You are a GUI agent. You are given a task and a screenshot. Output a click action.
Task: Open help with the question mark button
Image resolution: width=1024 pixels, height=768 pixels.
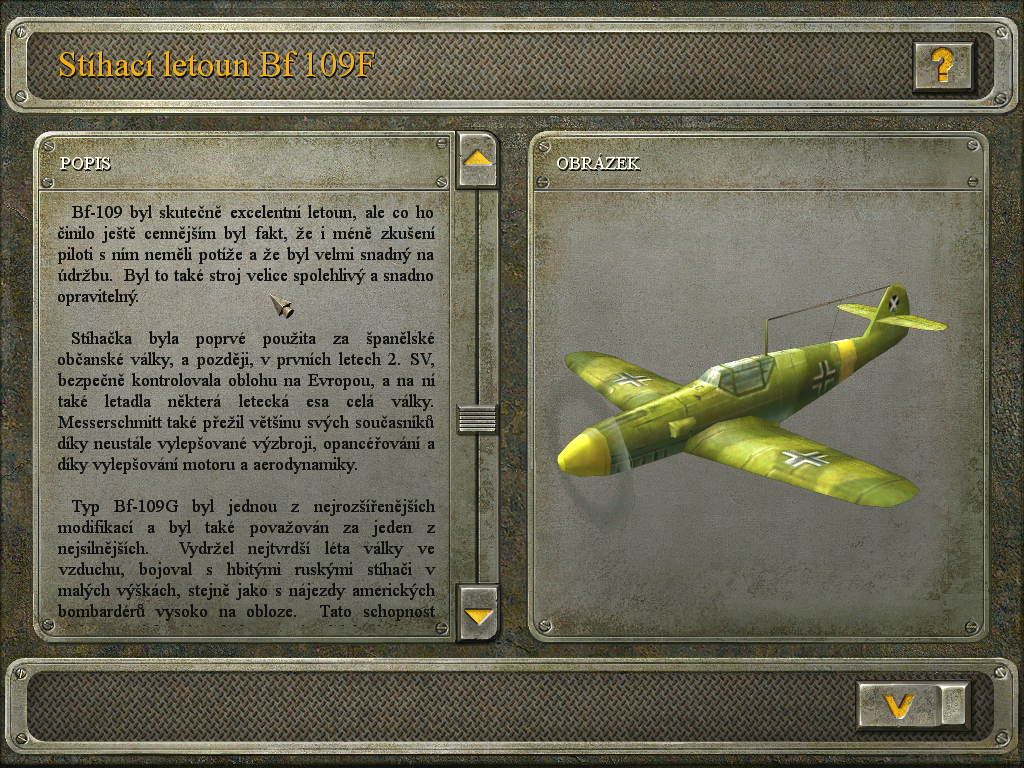click(942, 66)
